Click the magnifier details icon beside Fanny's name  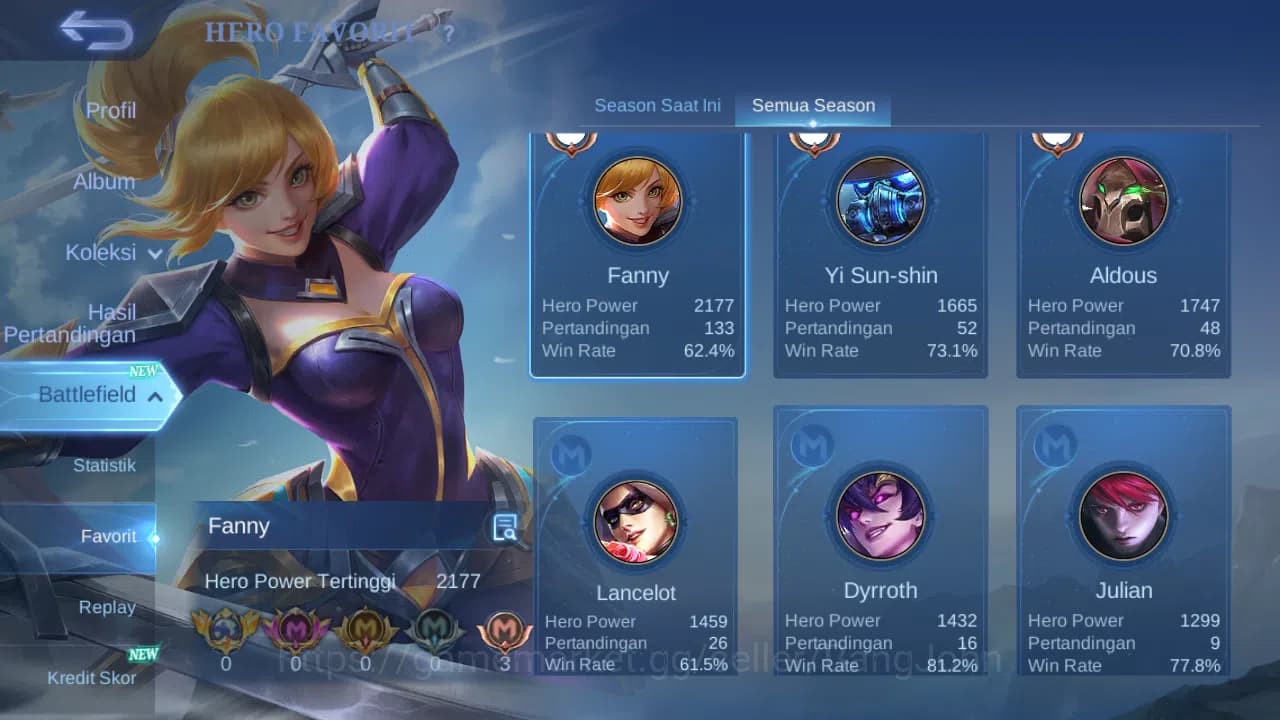pyautogui.click(x=505, y=527)
